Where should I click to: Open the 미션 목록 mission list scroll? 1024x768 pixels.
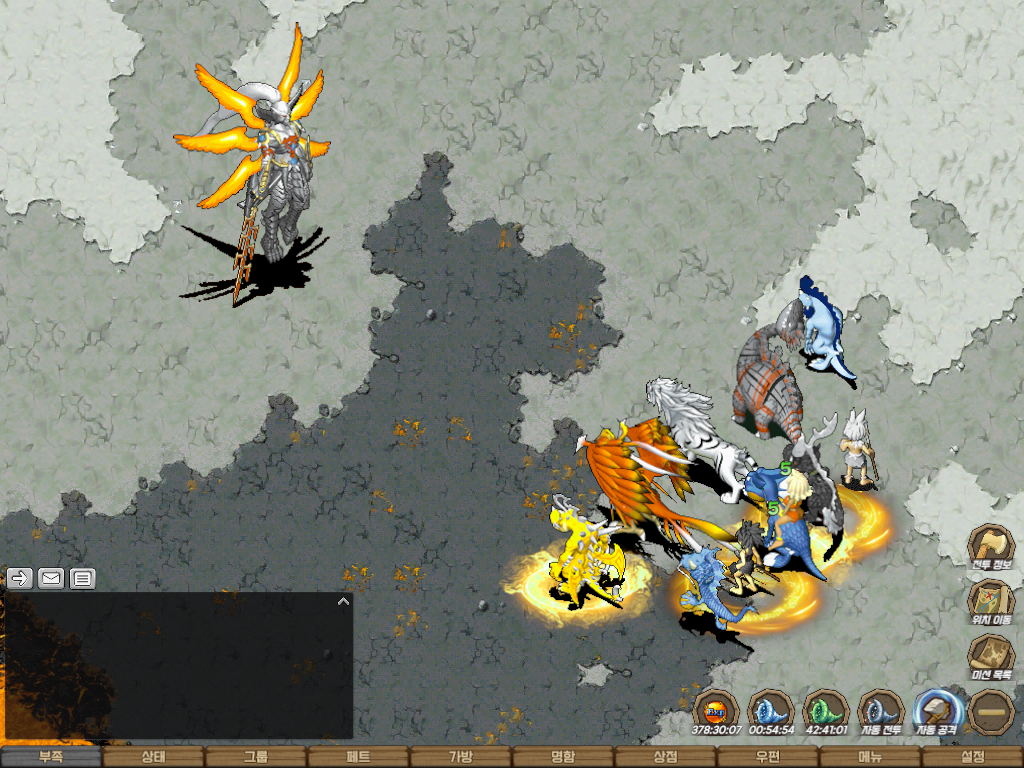[x=991, y=656]
